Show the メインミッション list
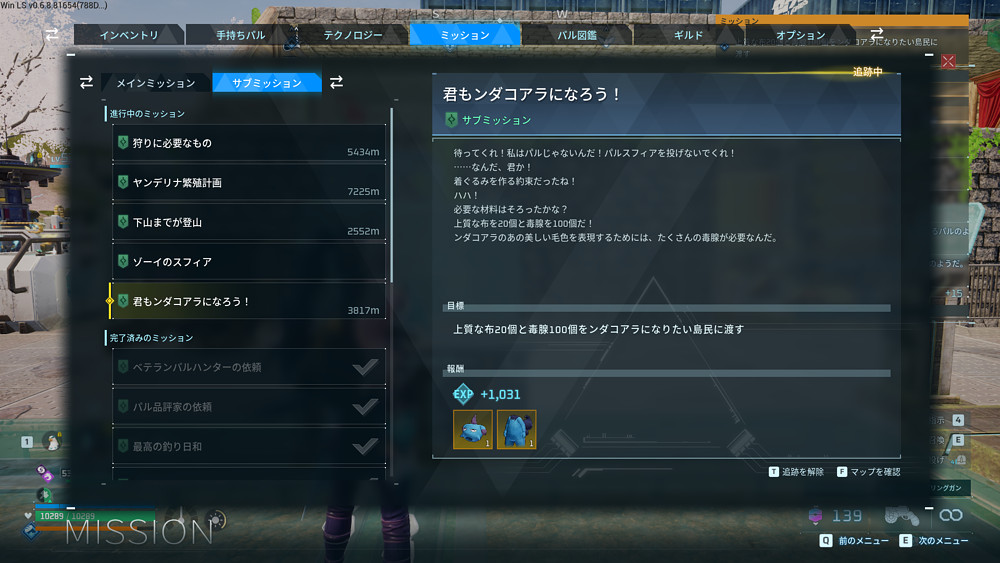1000x563 pixels. click(155, 83)
